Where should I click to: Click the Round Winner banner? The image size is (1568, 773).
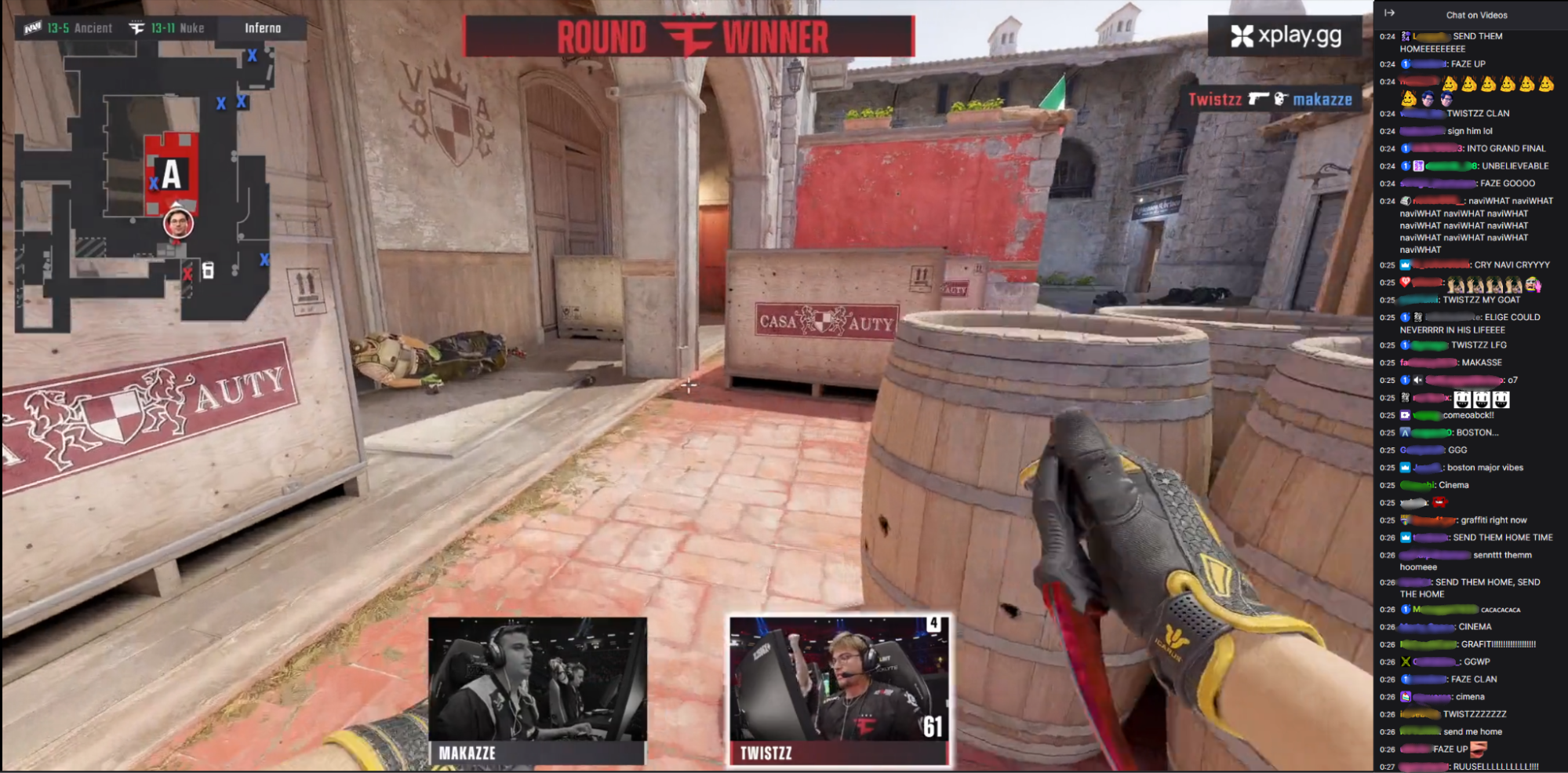[x=689, y=37]
